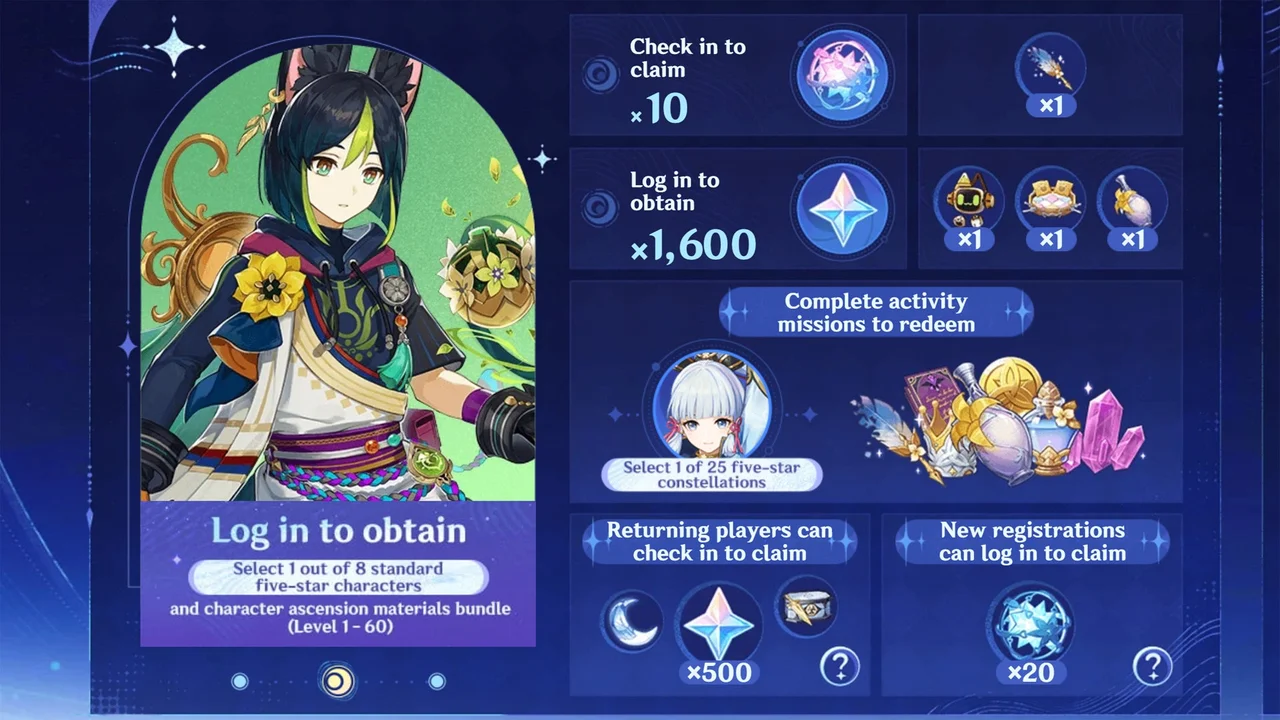Screen dimensions: 1280x720
Task: Select the feathered wing x1 reward icon
Action: click(x=1050, y=65)
